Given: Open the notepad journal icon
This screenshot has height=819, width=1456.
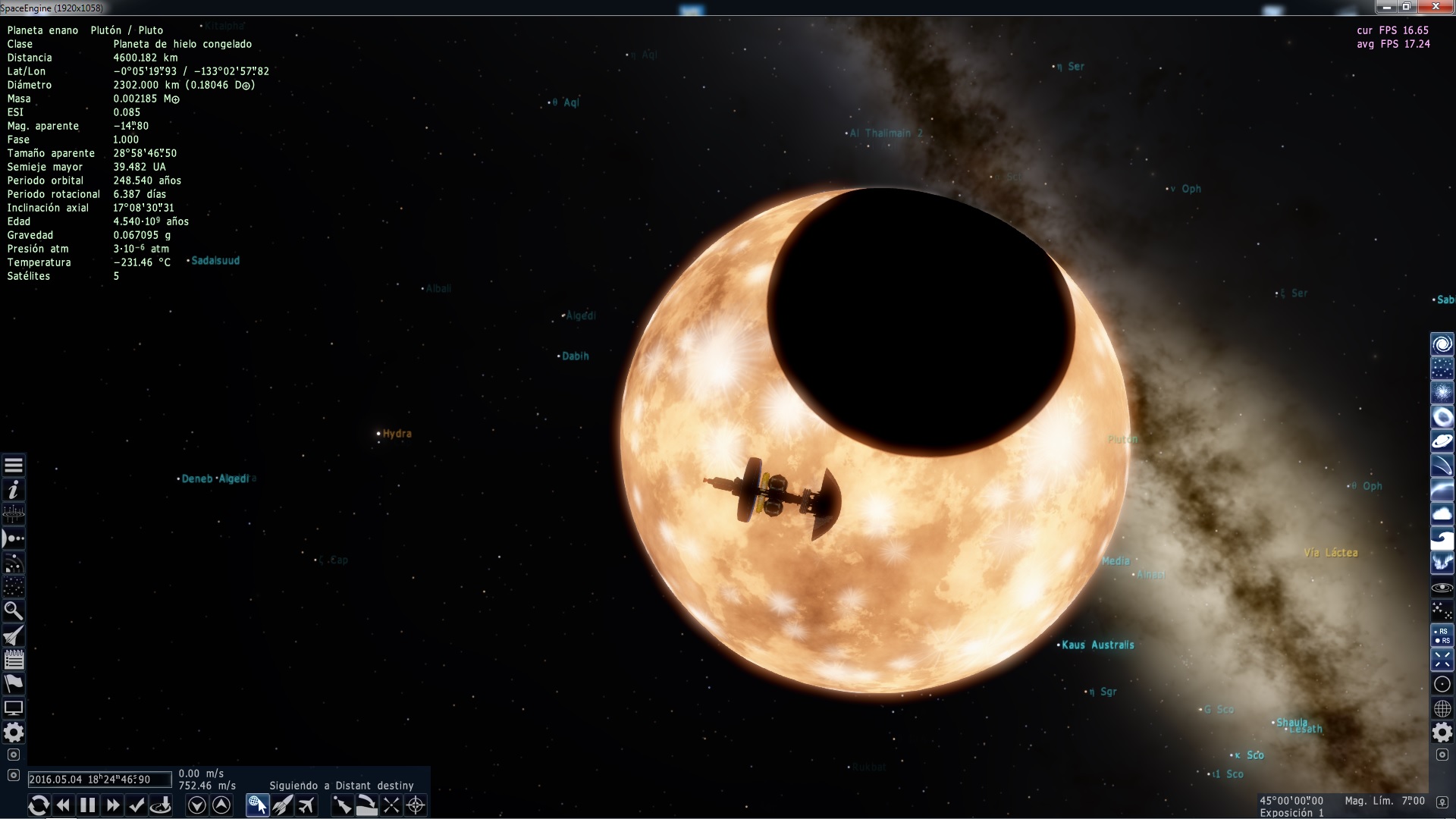Looking at the screenshot, I should pyautogui.click(x=14, y=659).
